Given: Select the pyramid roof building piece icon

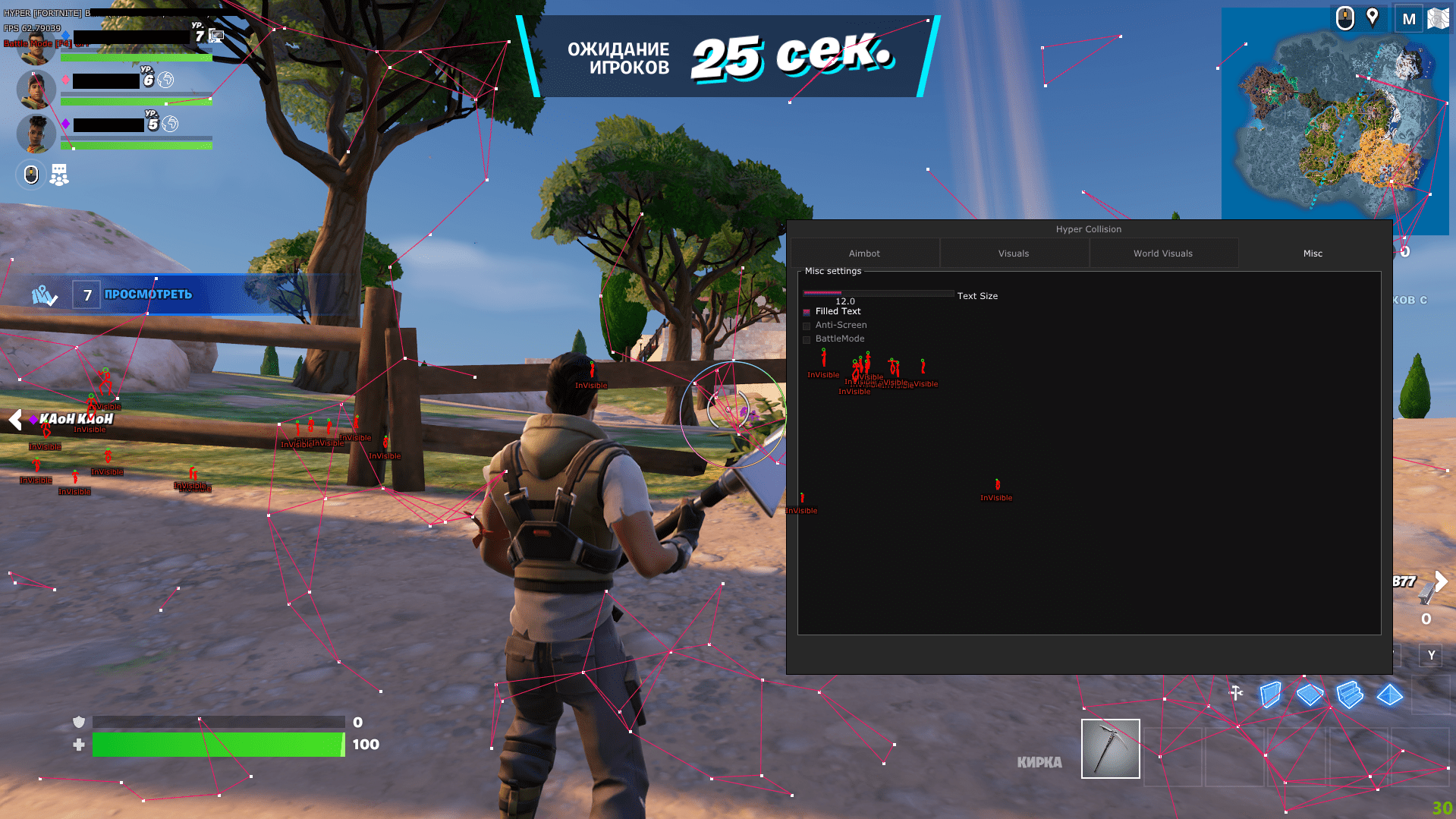Looking at the screenshot, I should [1390, 694].
